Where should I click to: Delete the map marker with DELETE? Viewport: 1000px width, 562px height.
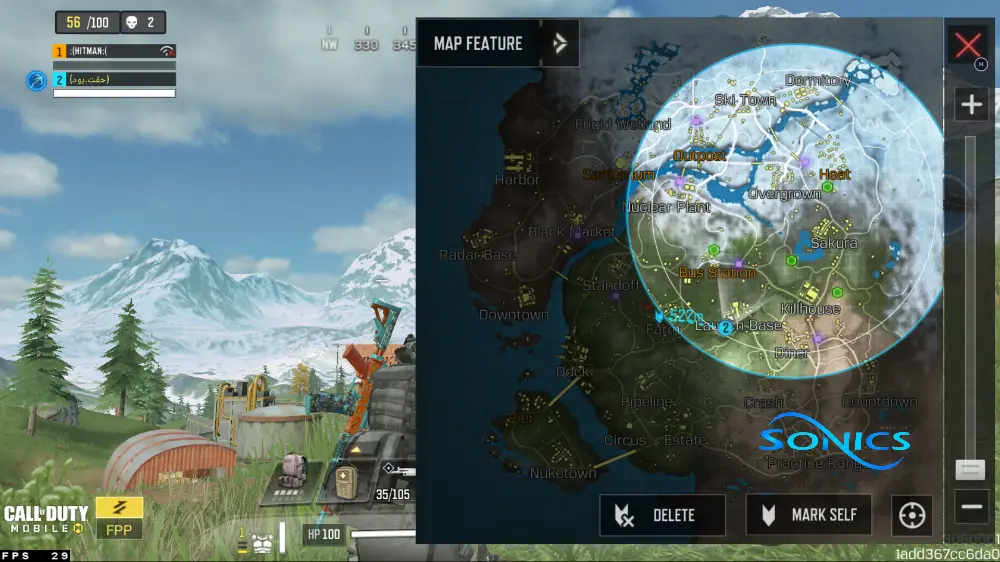point(662,515)
